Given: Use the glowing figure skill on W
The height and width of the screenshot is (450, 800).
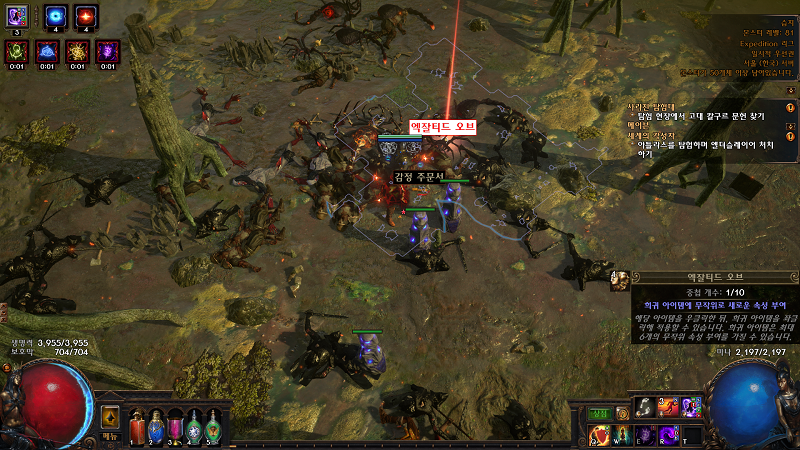Looking at the screenshot, I should [x=622, y=433].
